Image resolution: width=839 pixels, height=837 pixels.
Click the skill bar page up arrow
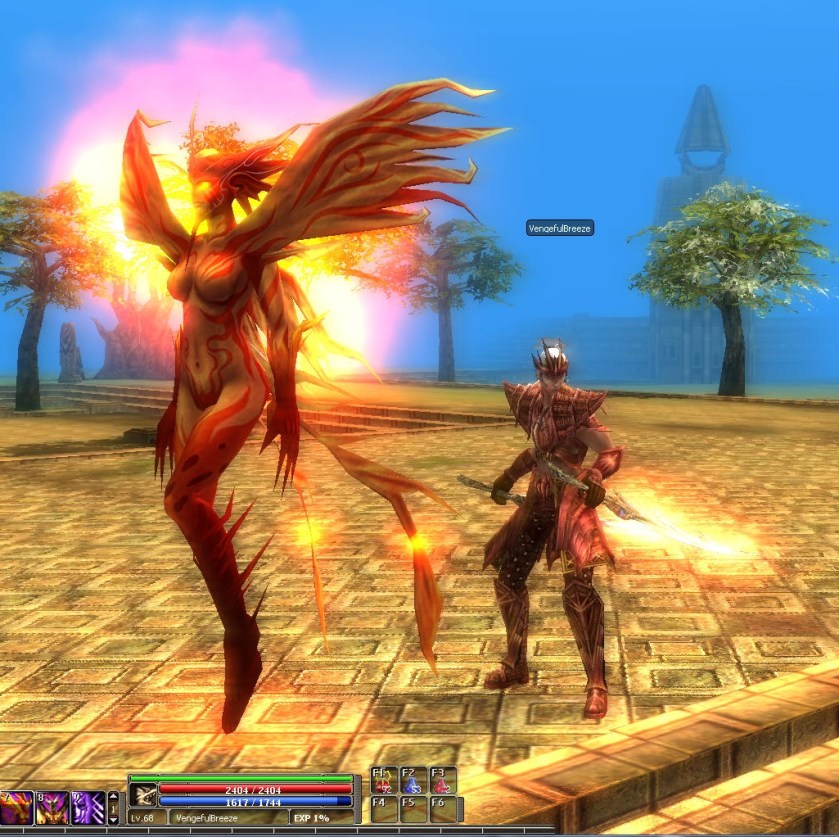pyautogui.click(x=113, y=798)
